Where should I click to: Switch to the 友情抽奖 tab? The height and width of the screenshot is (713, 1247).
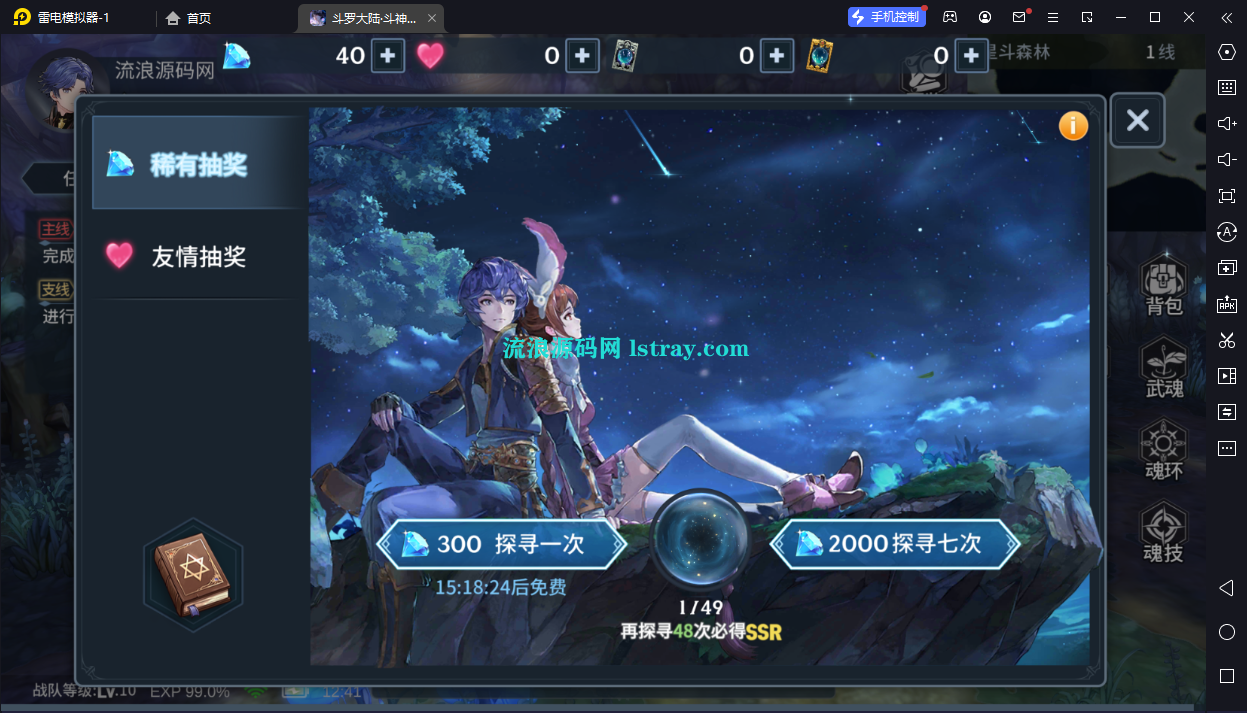[x=197, y=256]
